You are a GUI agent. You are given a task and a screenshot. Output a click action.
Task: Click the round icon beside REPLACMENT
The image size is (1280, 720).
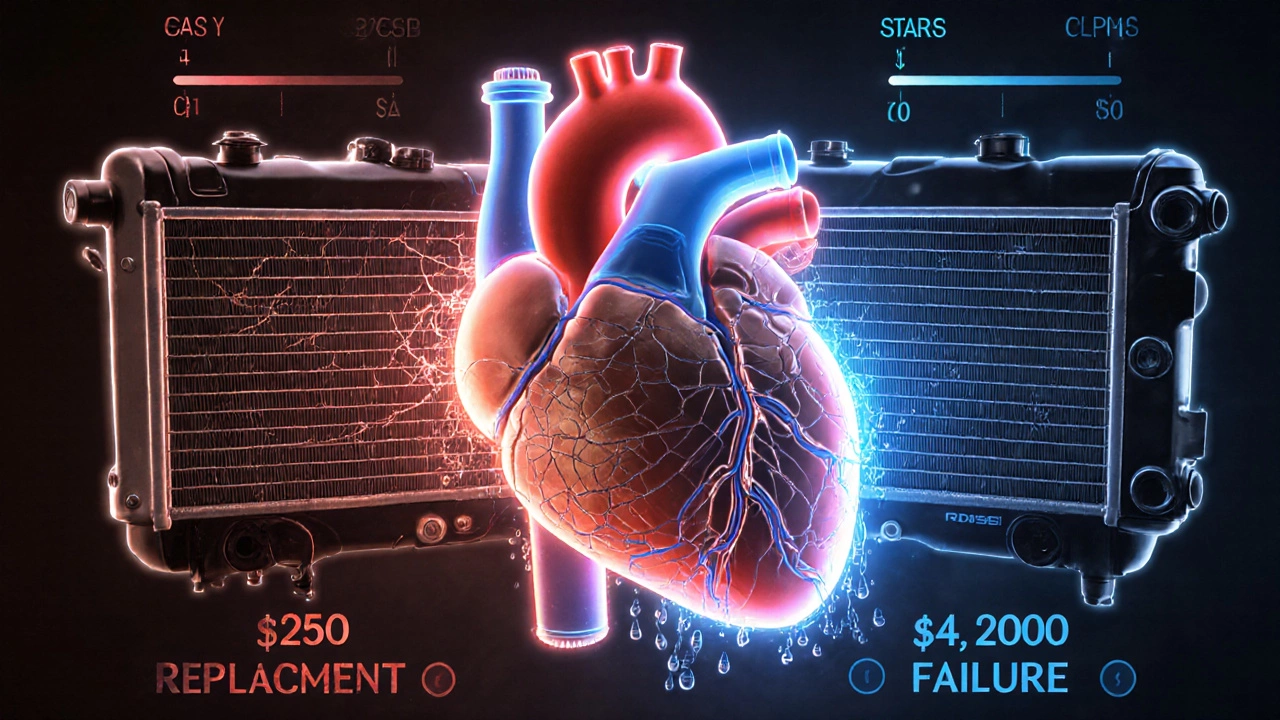(x=437, y=682)
